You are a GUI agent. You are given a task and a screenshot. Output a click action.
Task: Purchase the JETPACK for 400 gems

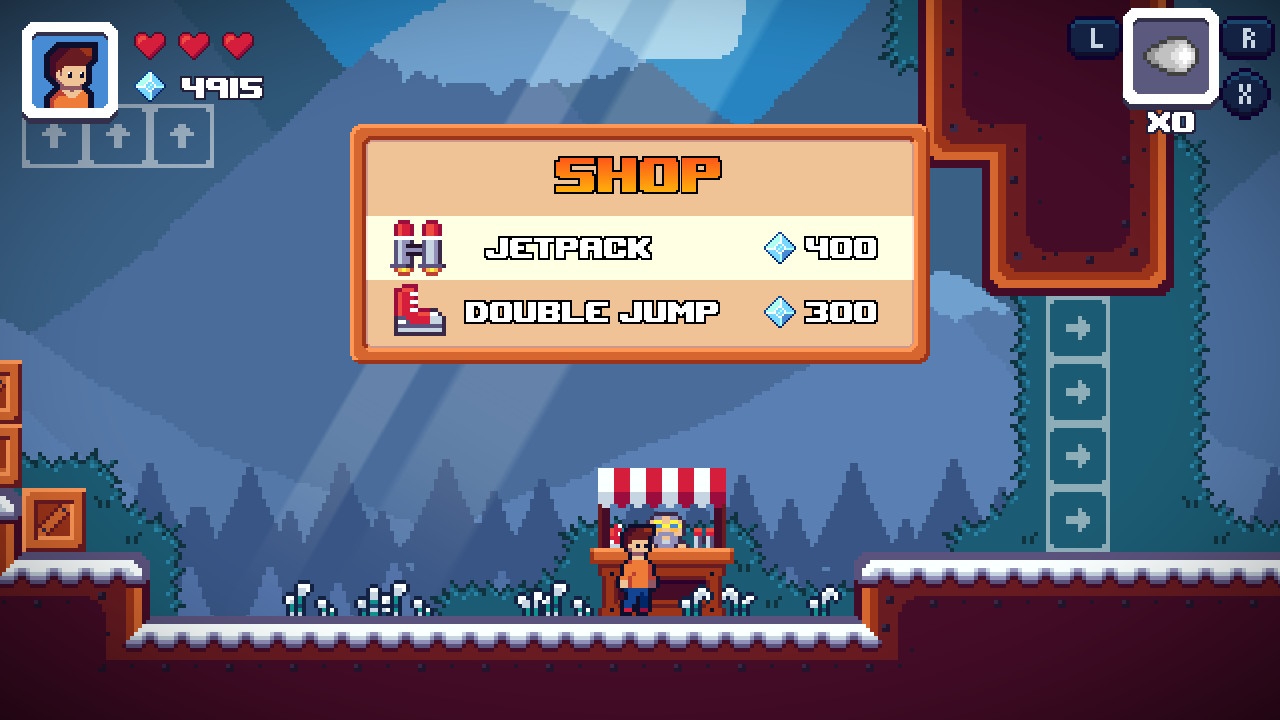[x=570, y=247]
